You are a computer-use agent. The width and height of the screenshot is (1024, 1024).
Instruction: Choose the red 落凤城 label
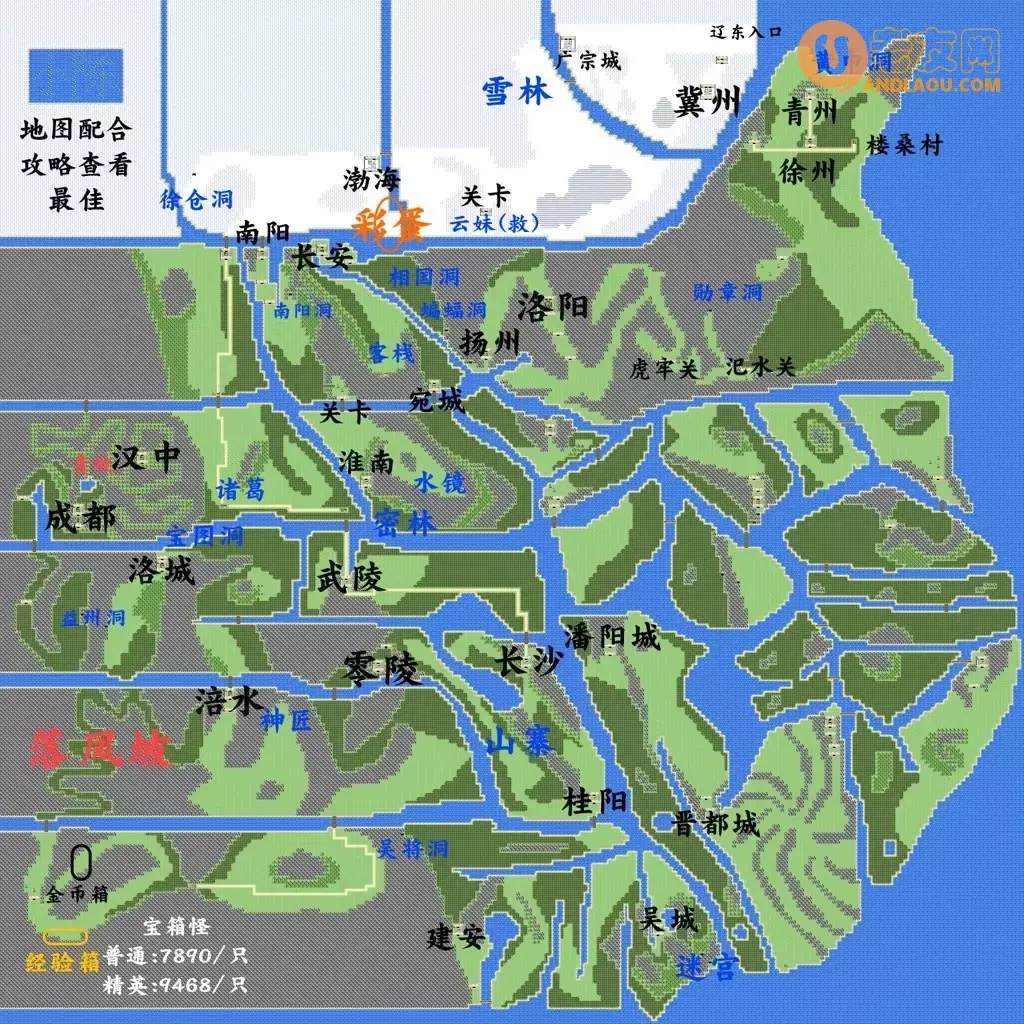pyautogui.click(x=100, y=749)
